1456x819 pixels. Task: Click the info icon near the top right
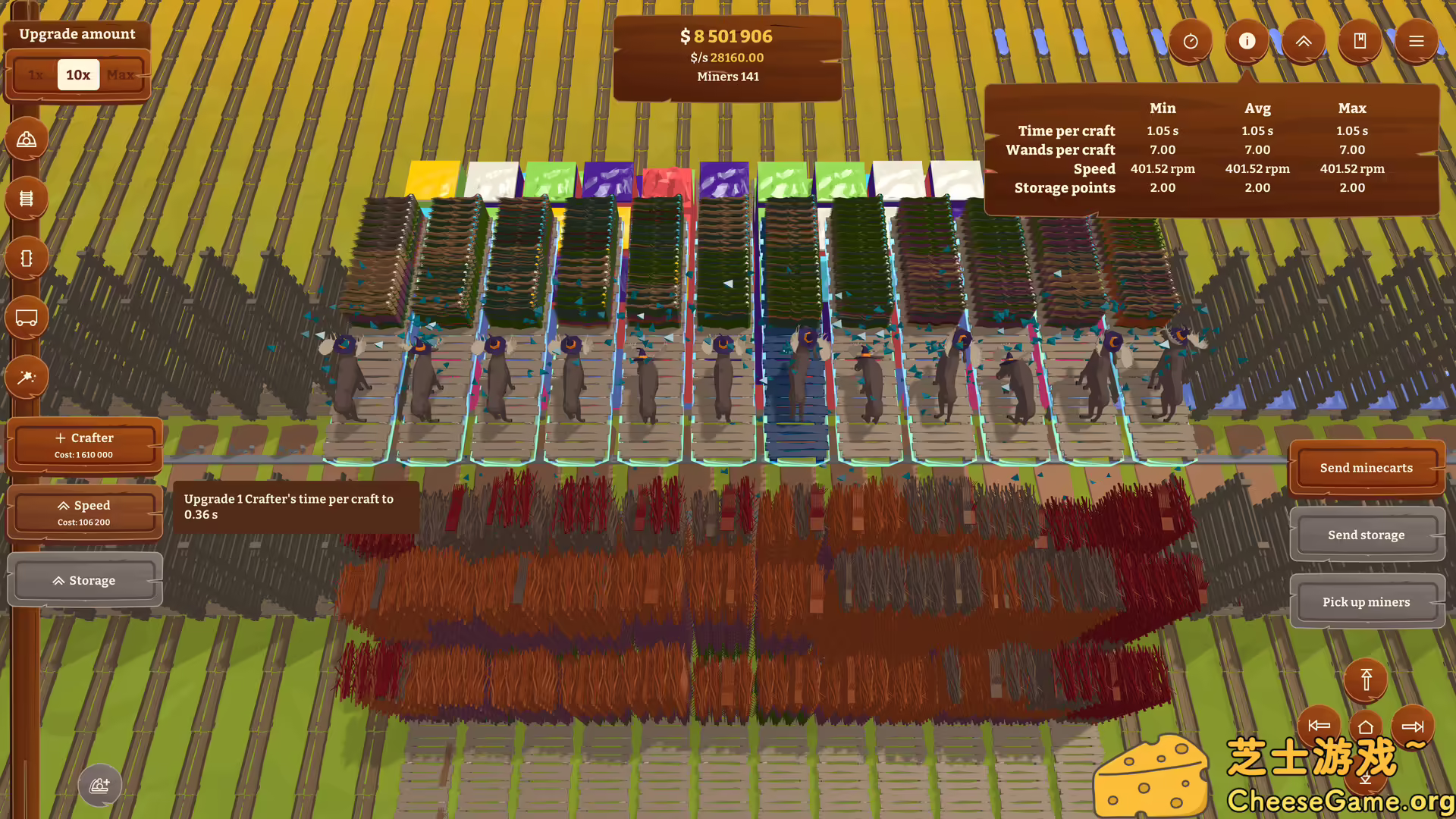pos(1246,42)
